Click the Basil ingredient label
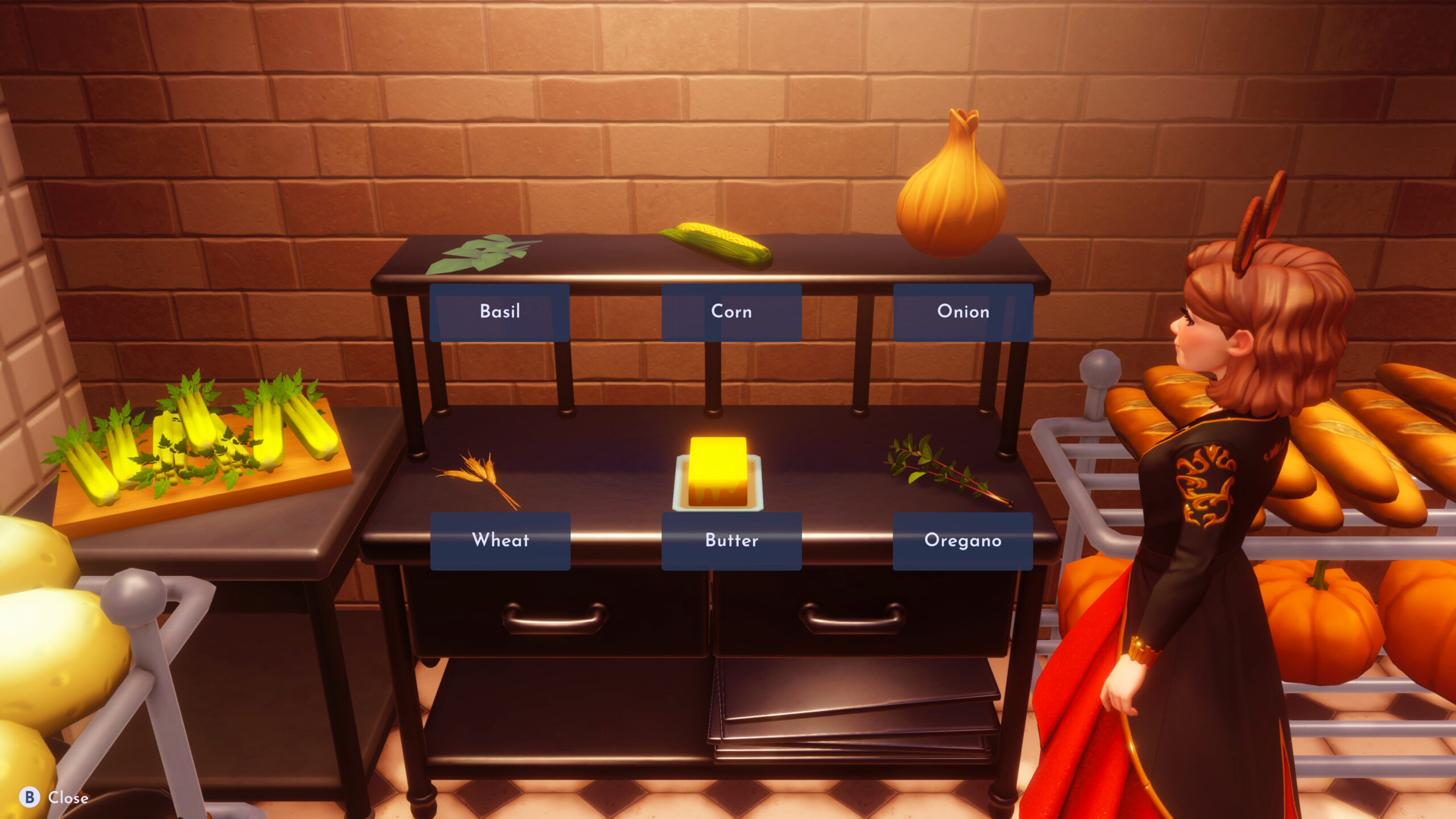Screen dimensions: 1456x819 pyautogui.click(x=500, y=311)
